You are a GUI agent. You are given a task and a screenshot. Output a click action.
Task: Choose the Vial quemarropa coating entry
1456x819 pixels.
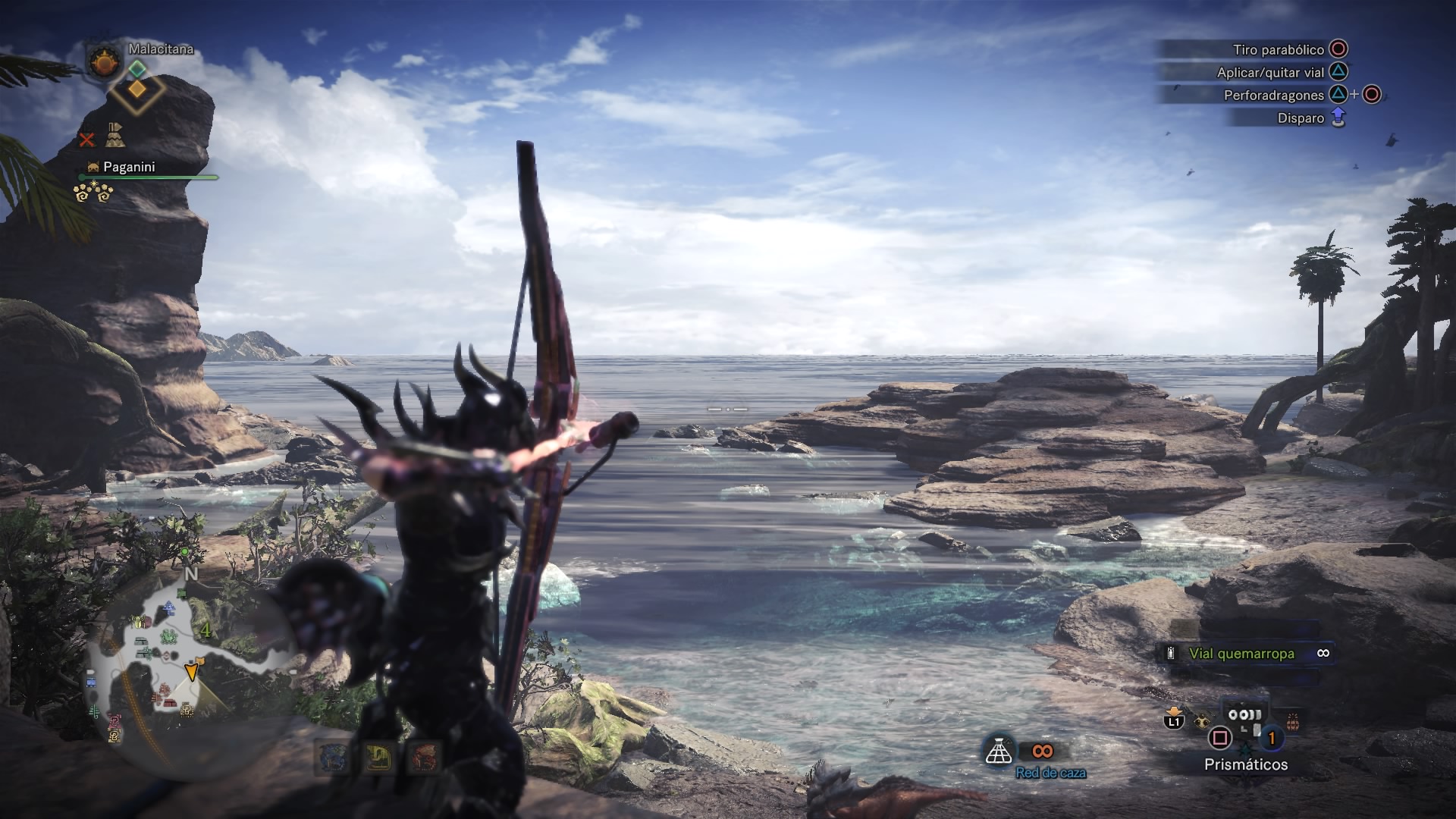pos(1241,654)
